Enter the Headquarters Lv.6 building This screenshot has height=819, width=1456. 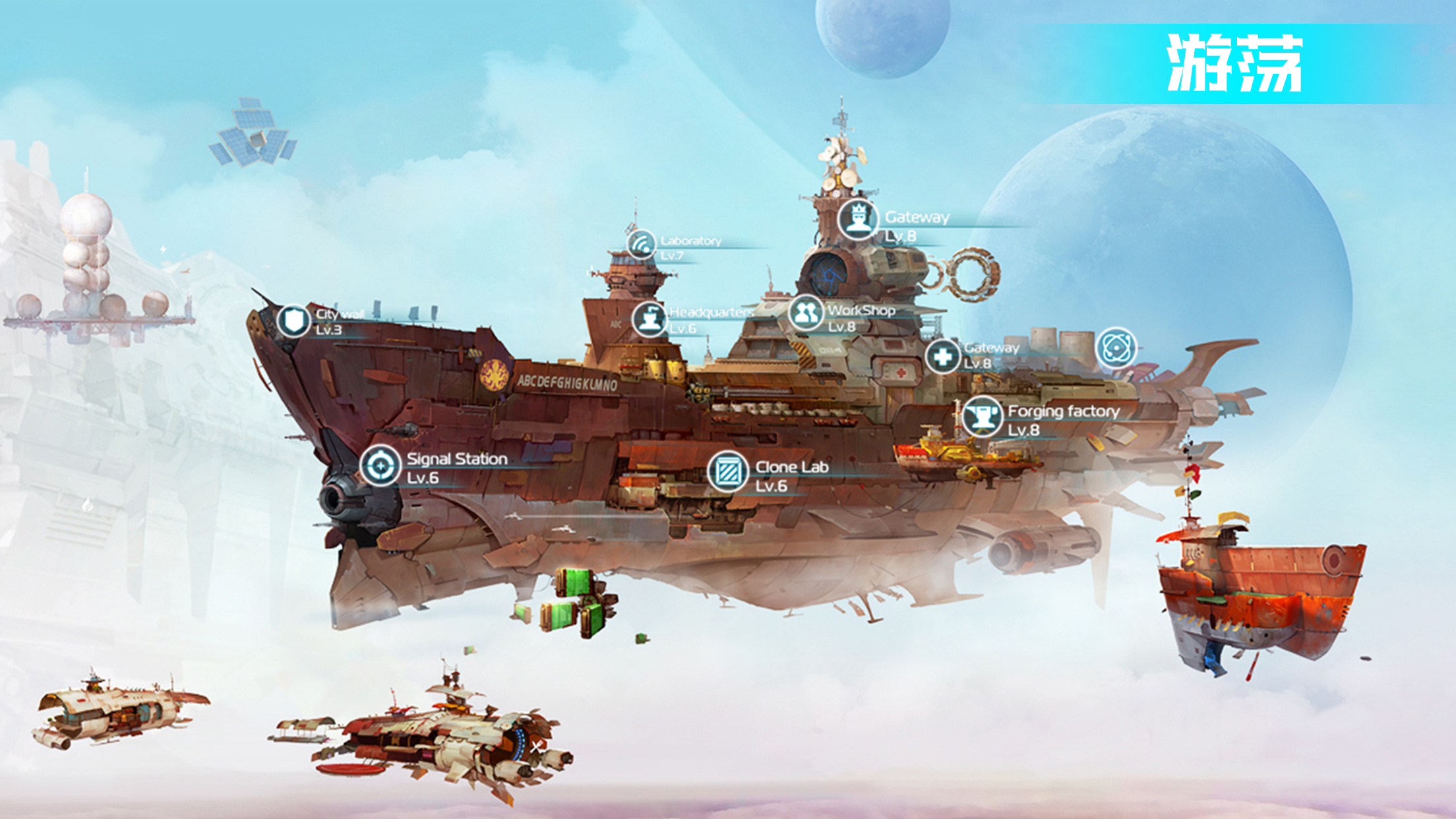(650, 319)
